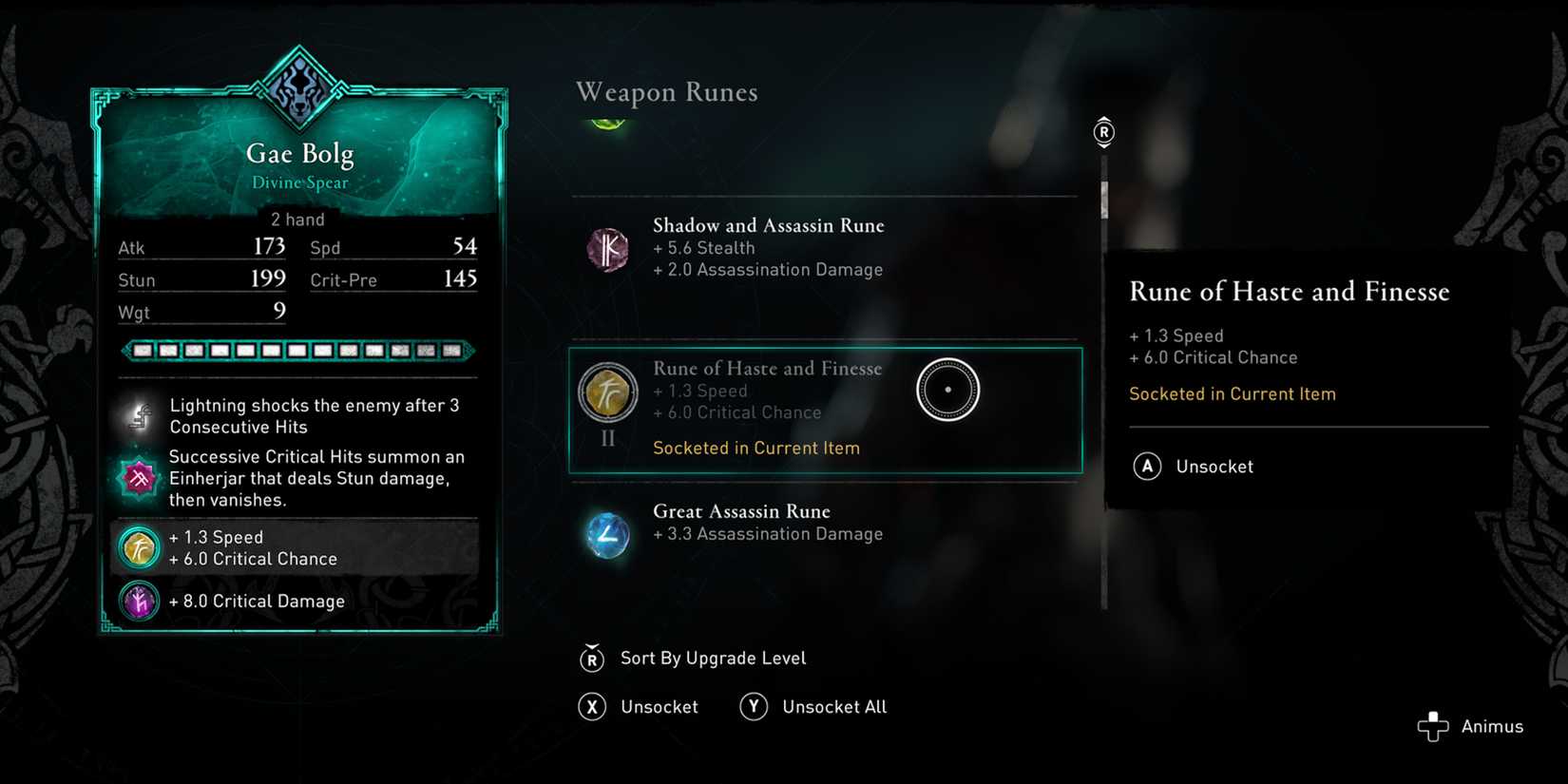Select the Shadow and Assassin Rune icon
Viewport: 1568px width, 784px height.
(607, 249)
